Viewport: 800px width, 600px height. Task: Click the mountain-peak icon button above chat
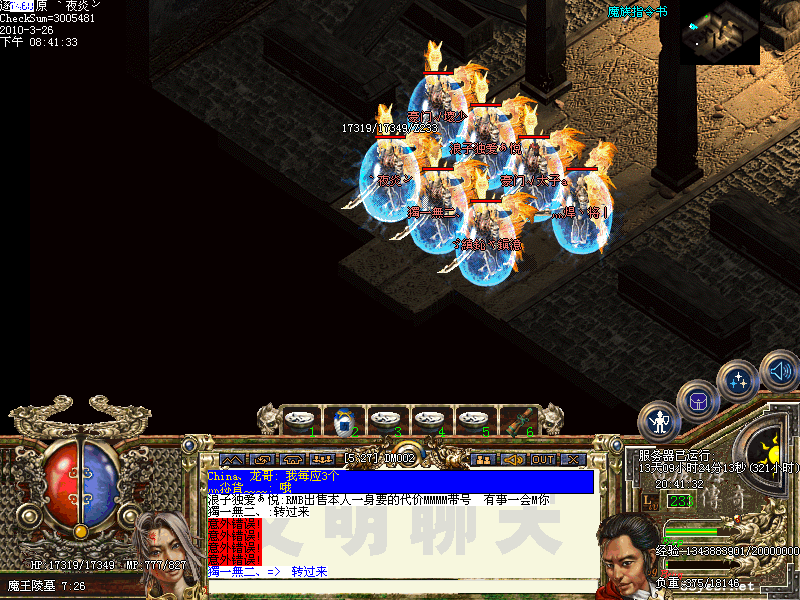point(232,459)
